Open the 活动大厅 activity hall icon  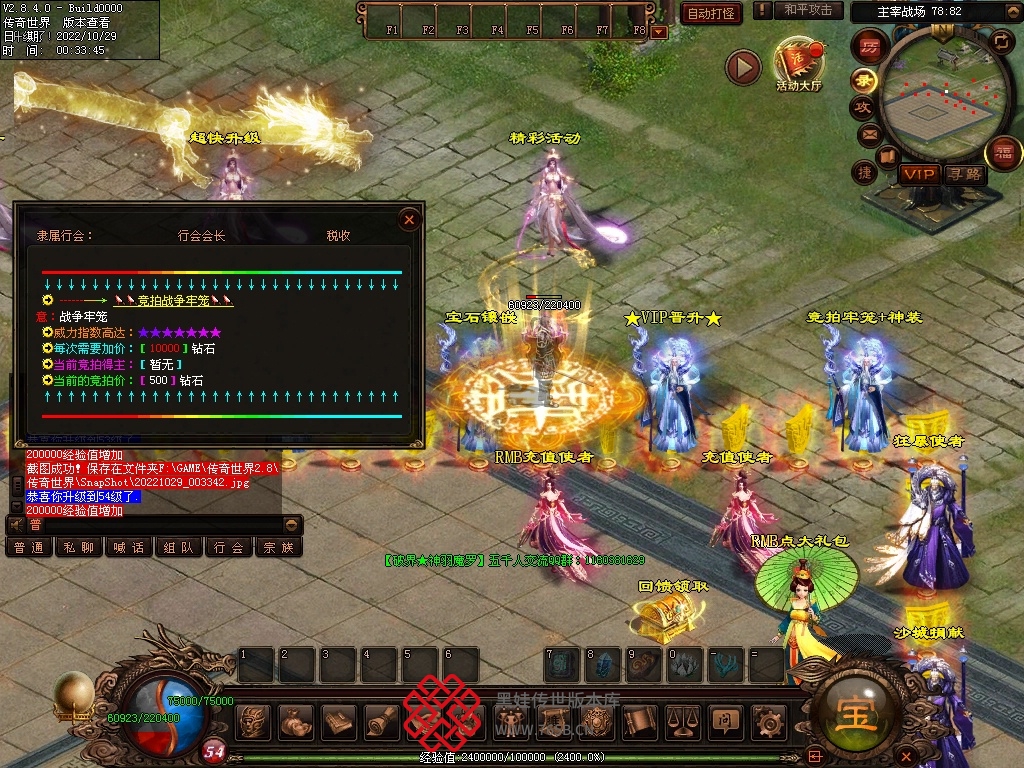[x=798, y=64]
